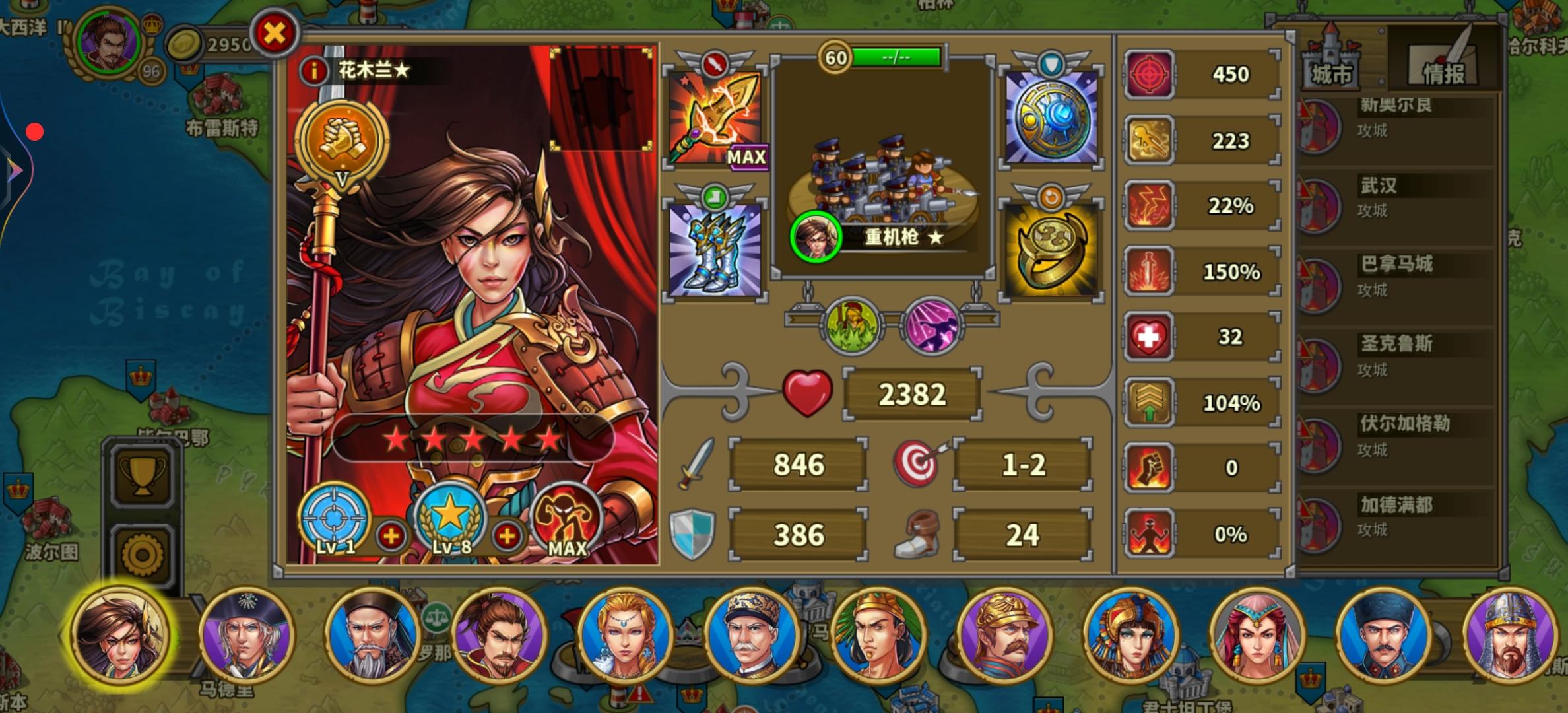Click the green level 60 progress bar
1568x713 pixels.
(898, 57)
